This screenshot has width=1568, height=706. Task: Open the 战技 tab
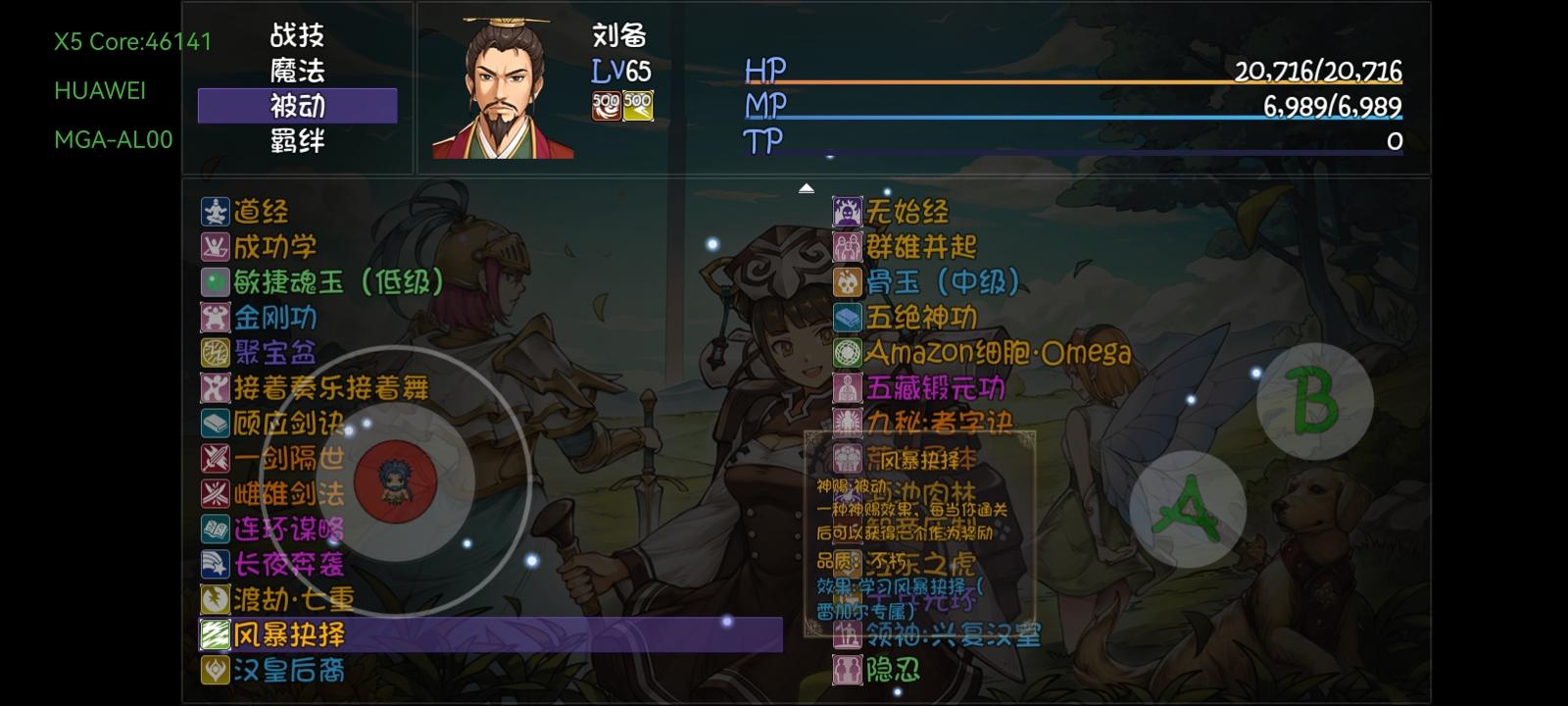pos(297,35)
